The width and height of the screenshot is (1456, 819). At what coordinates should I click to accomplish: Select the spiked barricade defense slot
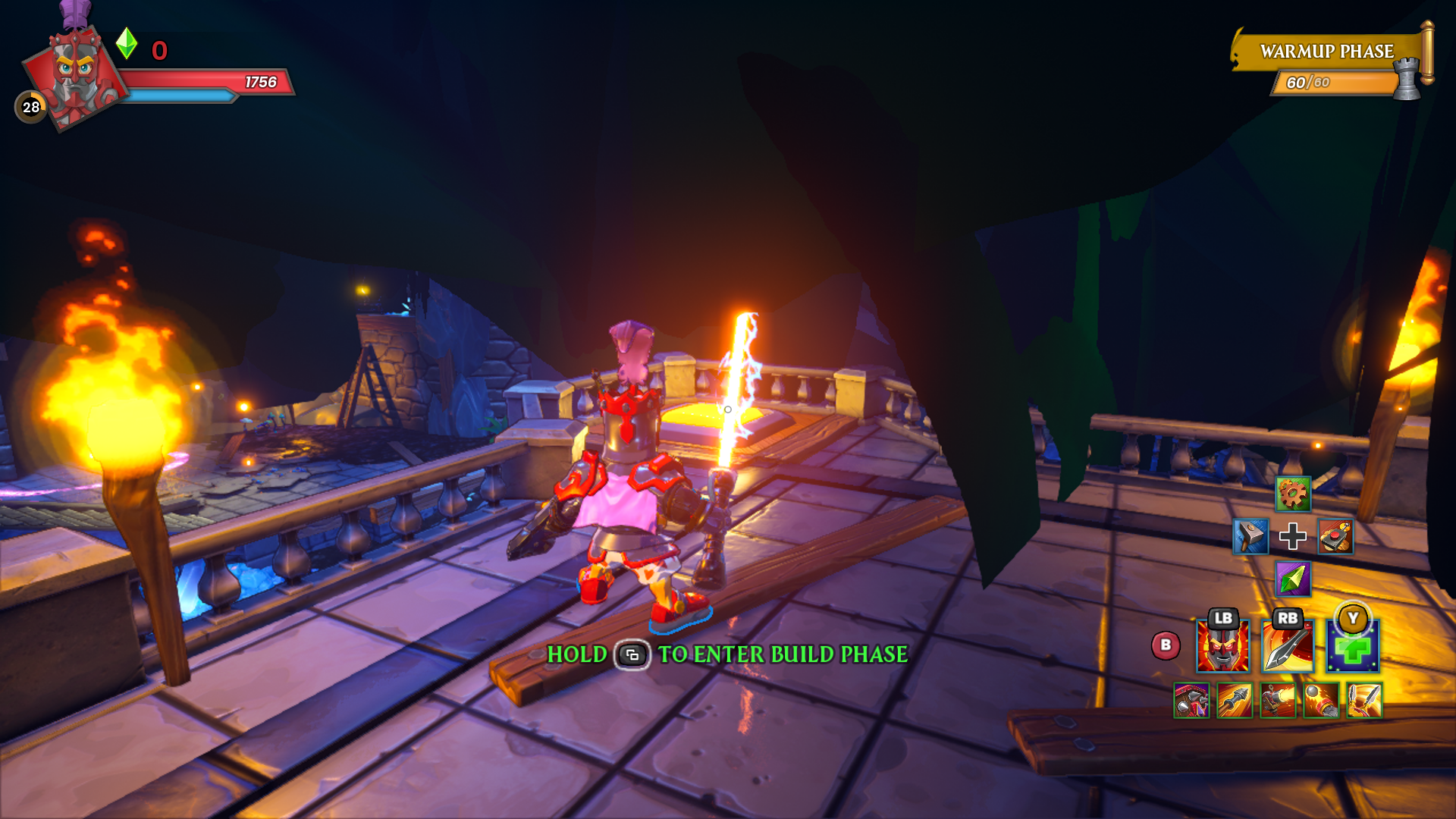1191,700
